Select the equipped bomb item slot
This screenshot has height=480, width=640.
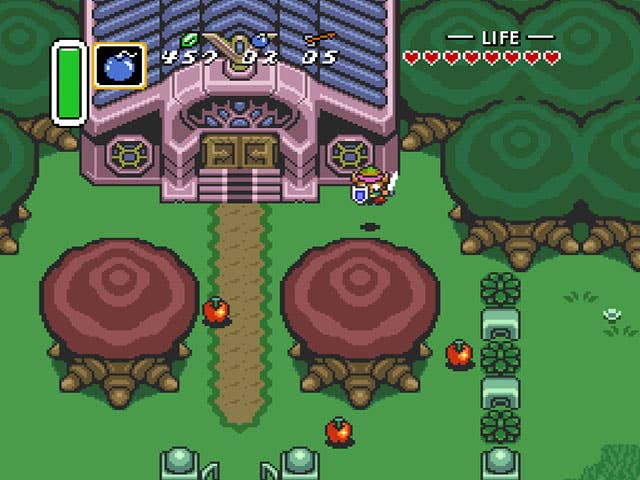pos(120,66)
